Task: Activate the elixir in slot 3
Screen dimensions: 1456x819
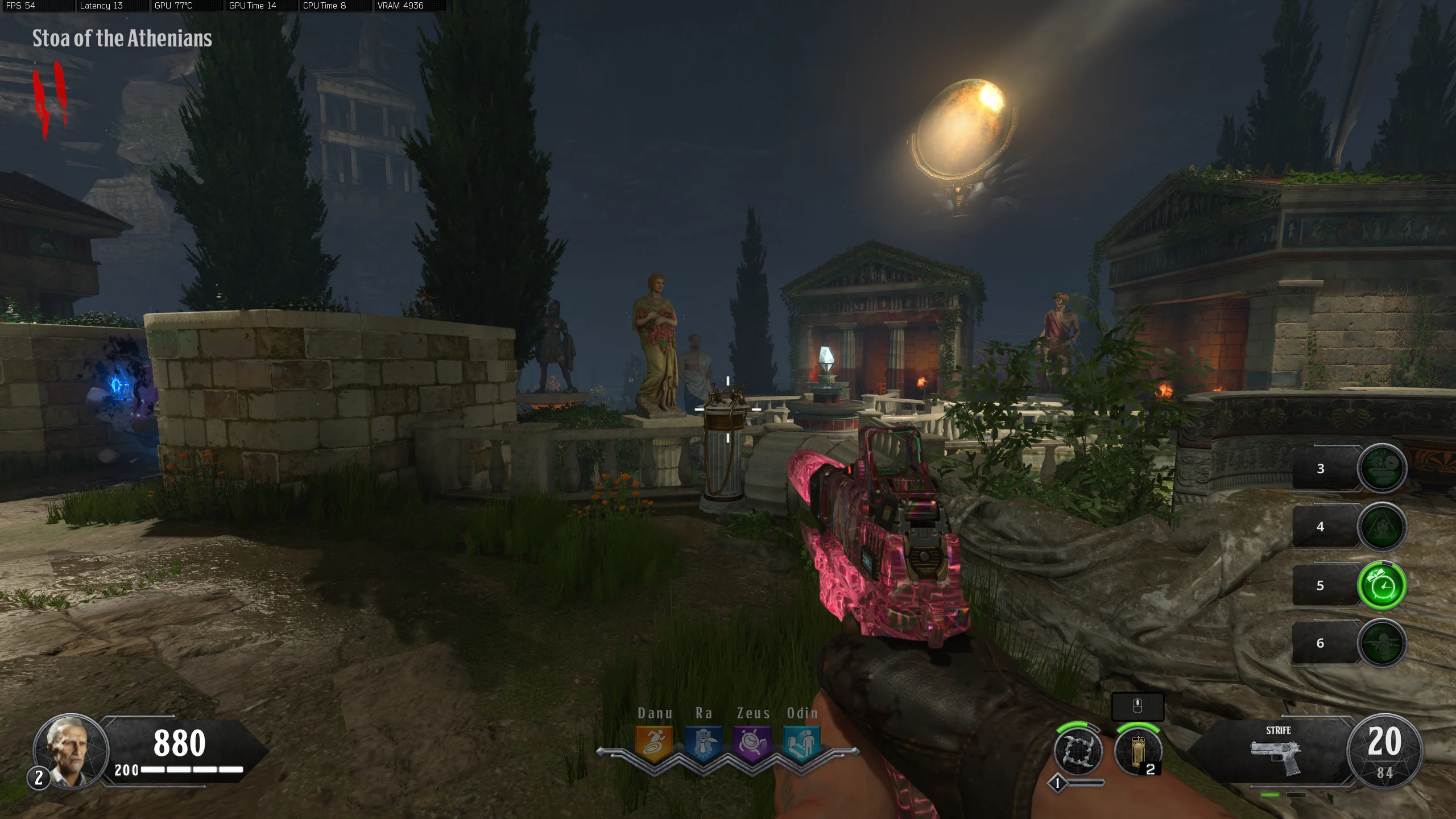Action: pos(1381,468)
